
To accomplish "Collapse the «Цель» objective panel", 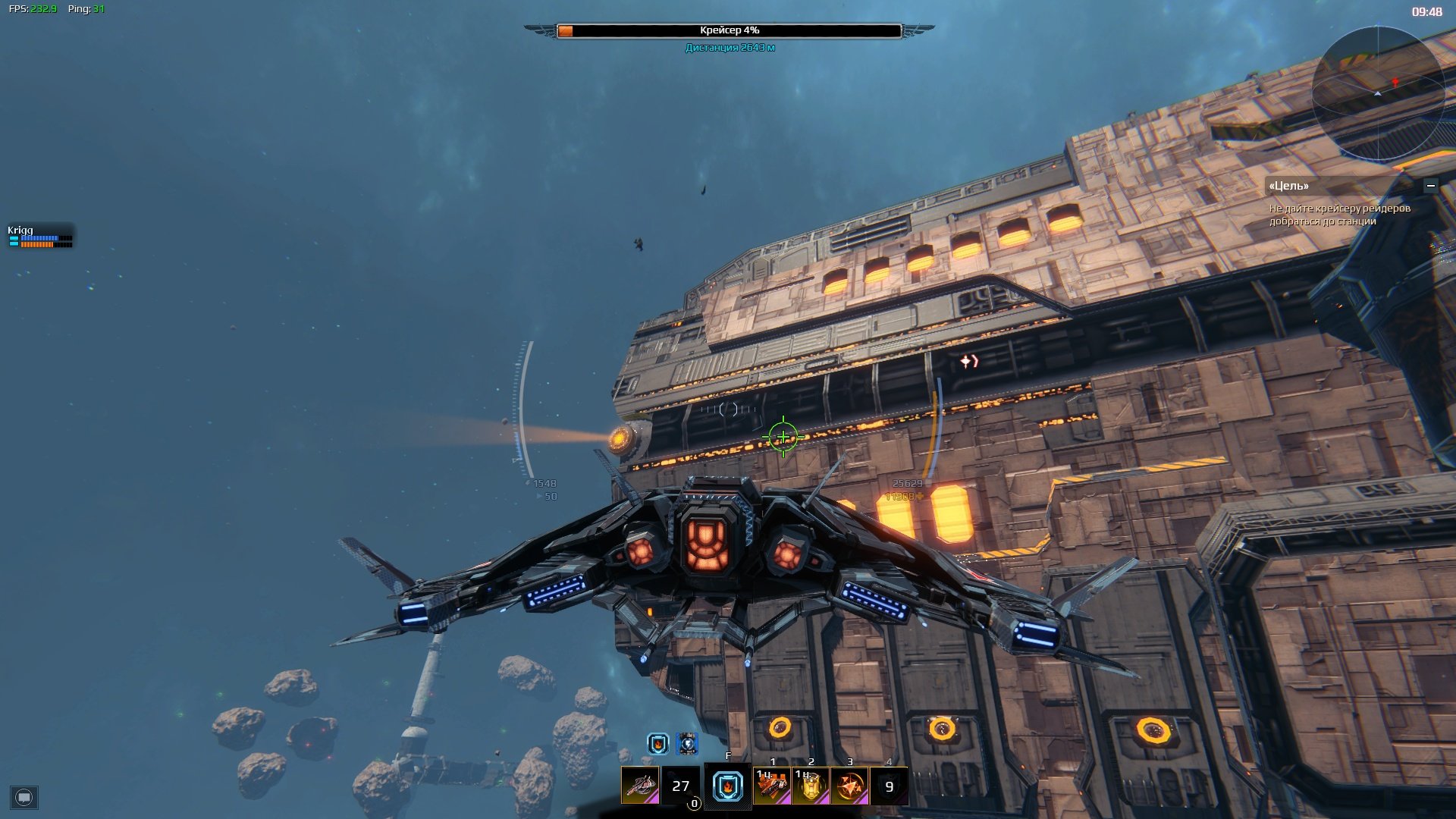I will pos(1430,186).
